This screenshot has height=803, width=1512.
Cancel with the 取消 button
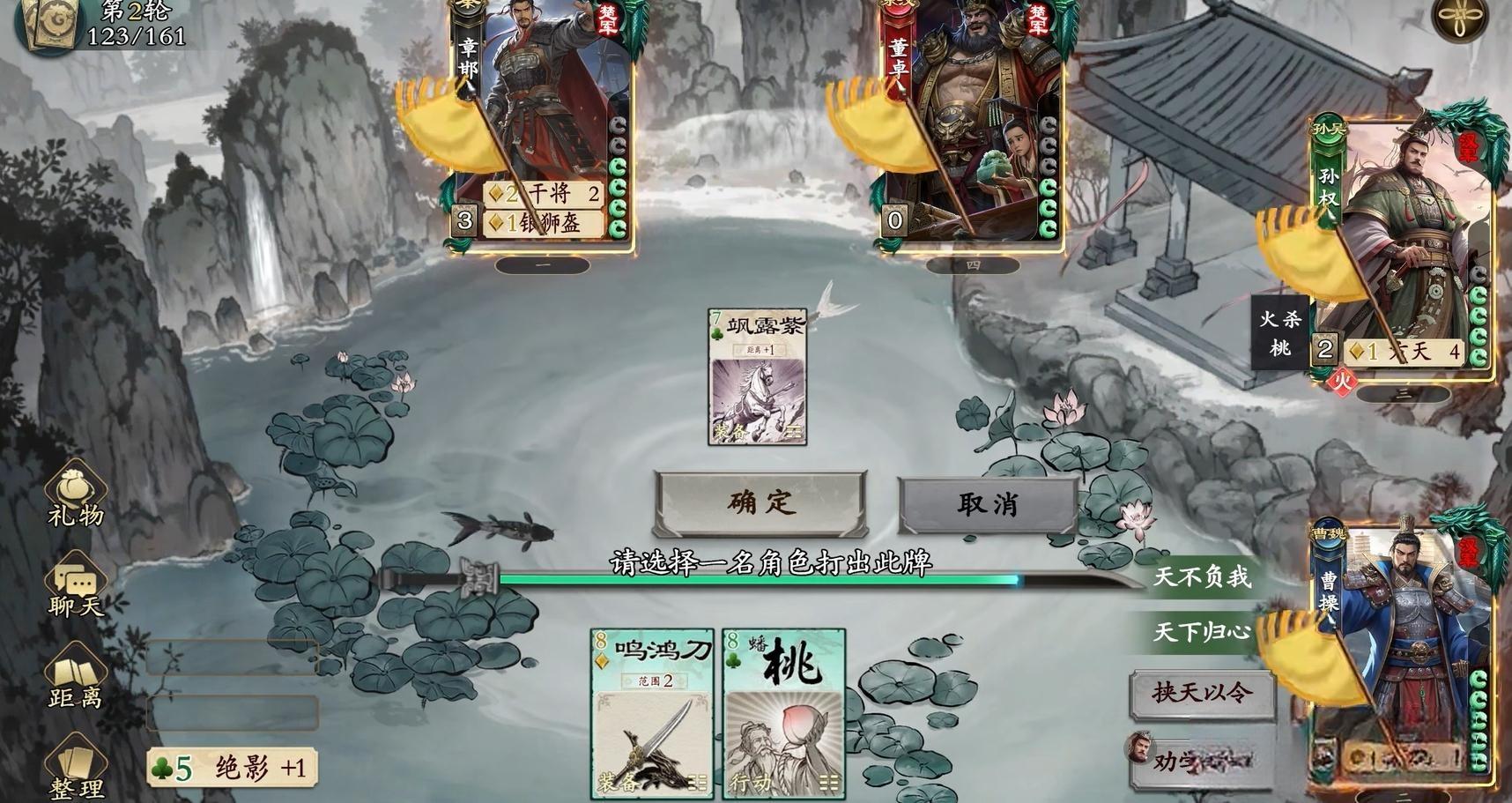click(x=987, y=504)
